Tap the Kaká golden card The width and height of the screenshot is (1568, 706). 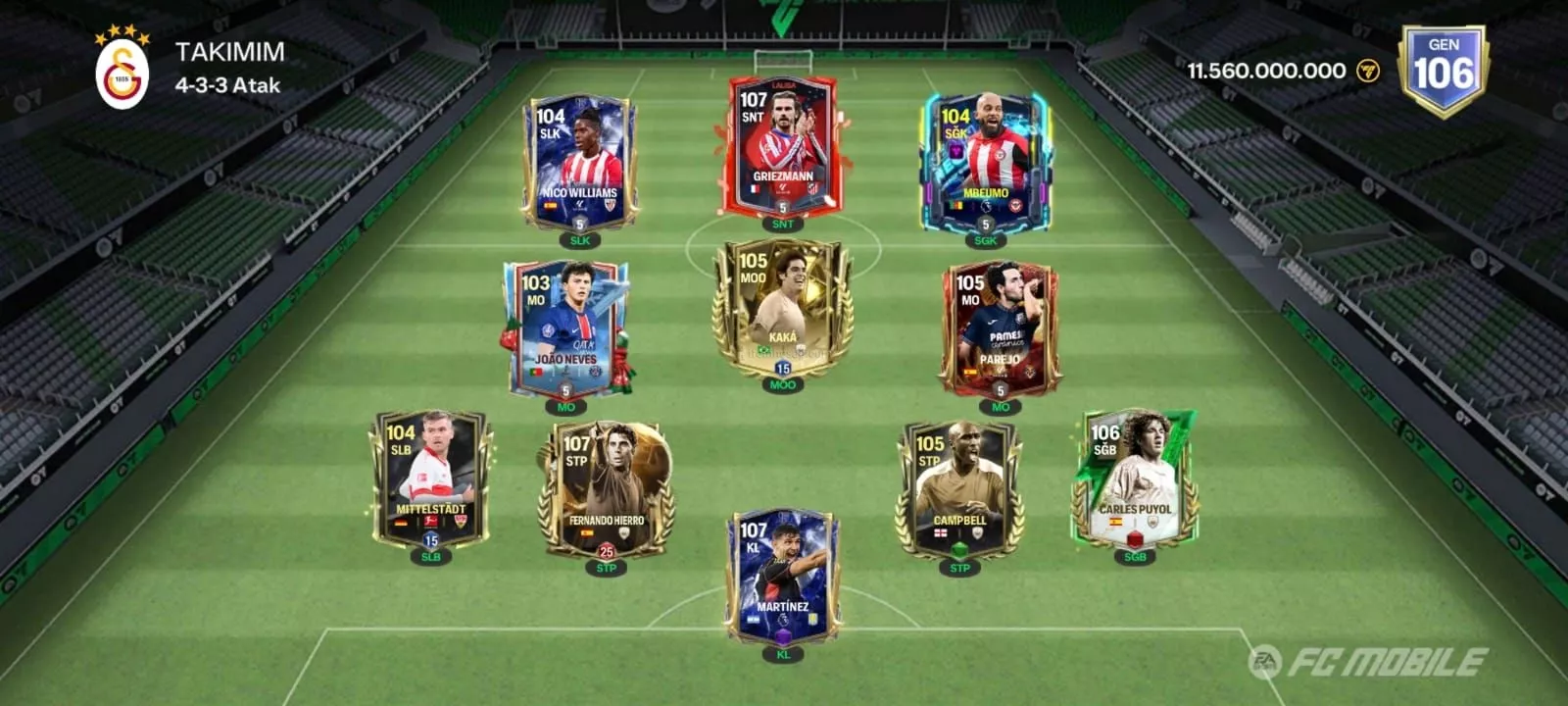tap(782, 309)
